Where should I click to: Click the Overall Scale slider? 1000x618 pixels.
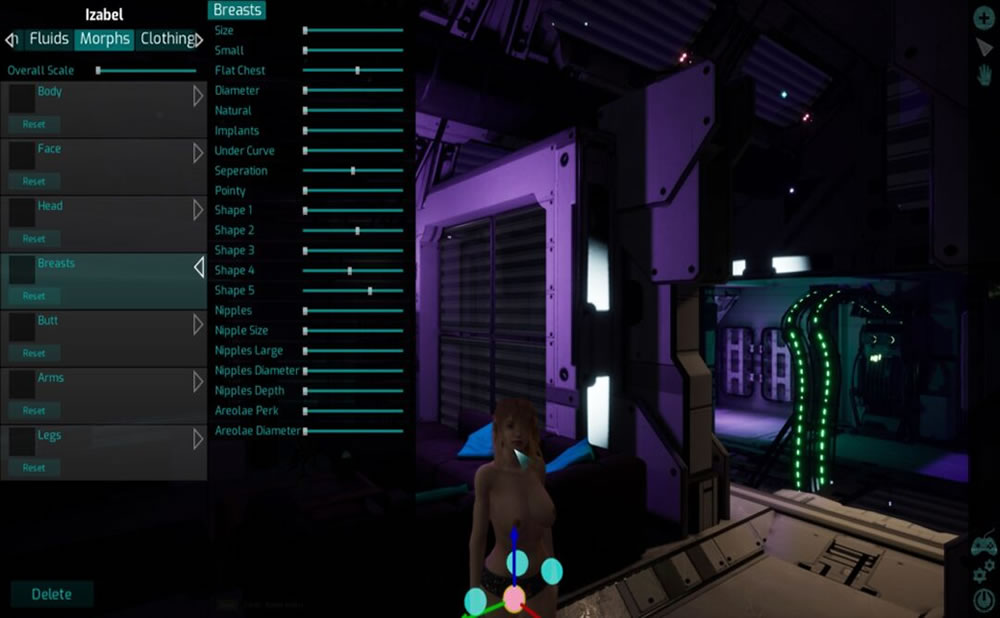pos(146,71)
